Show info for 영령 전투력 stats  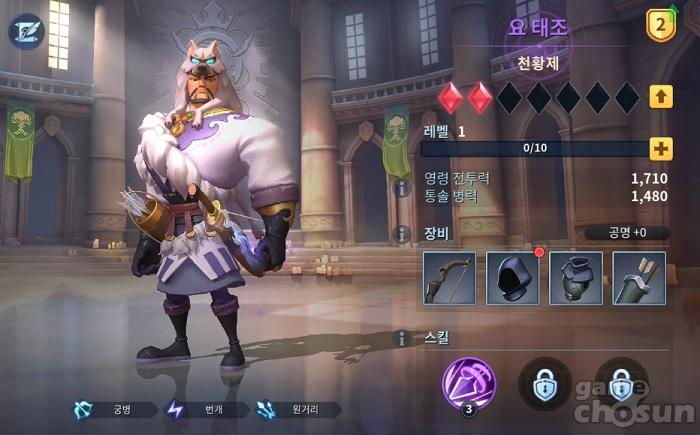click(x=403, y=188)
